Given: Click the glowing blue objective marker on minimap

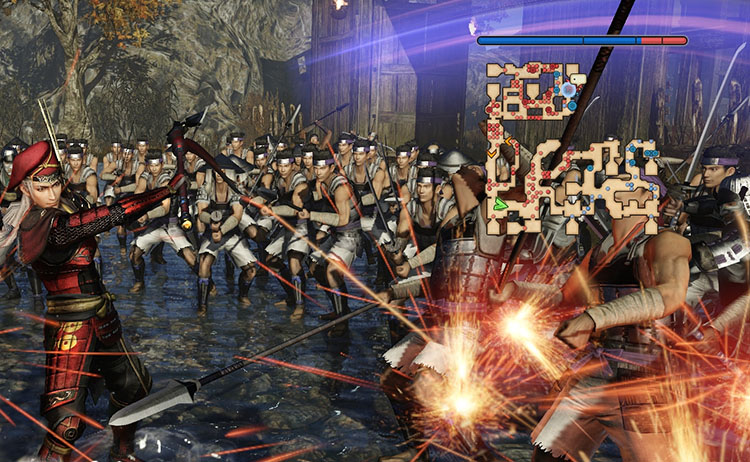Looking at the screenshot, I should [x=568, y=90].
